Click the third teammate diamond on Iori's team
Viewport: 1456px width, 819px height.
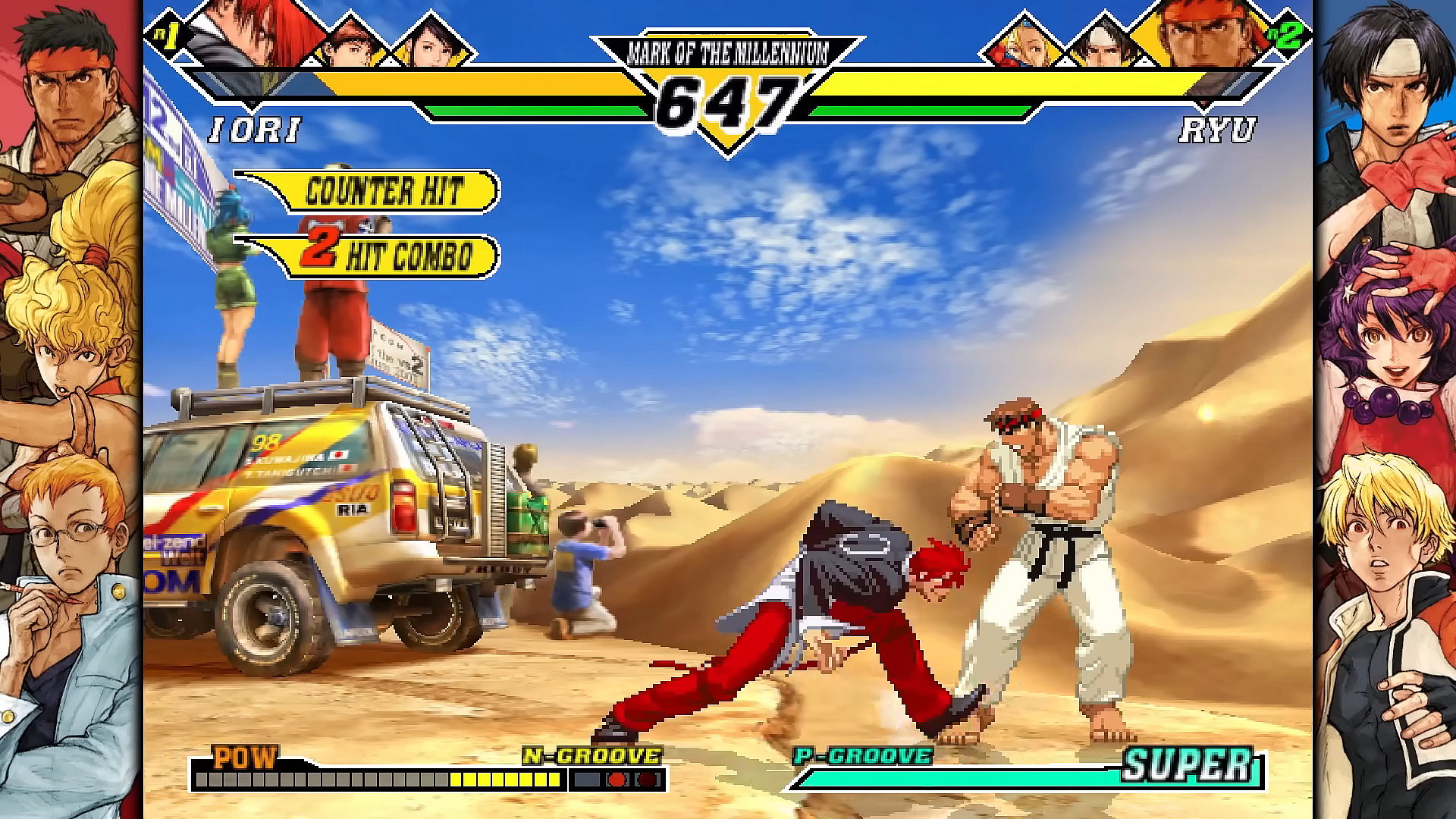428,45
